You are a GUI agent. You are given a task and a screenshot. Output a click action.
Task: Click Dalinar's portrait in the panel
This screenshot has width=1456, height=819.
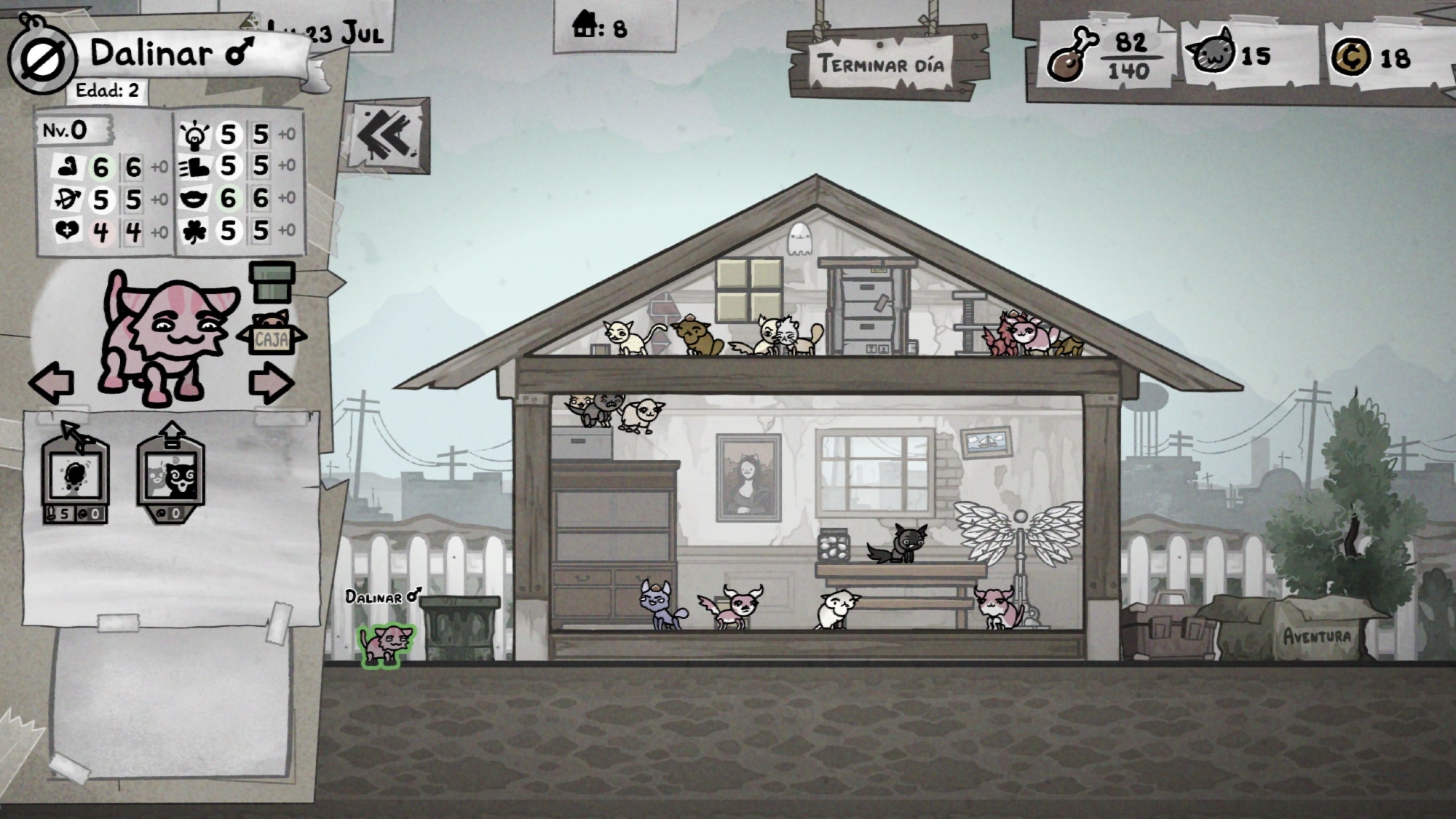tap(167, 339)
